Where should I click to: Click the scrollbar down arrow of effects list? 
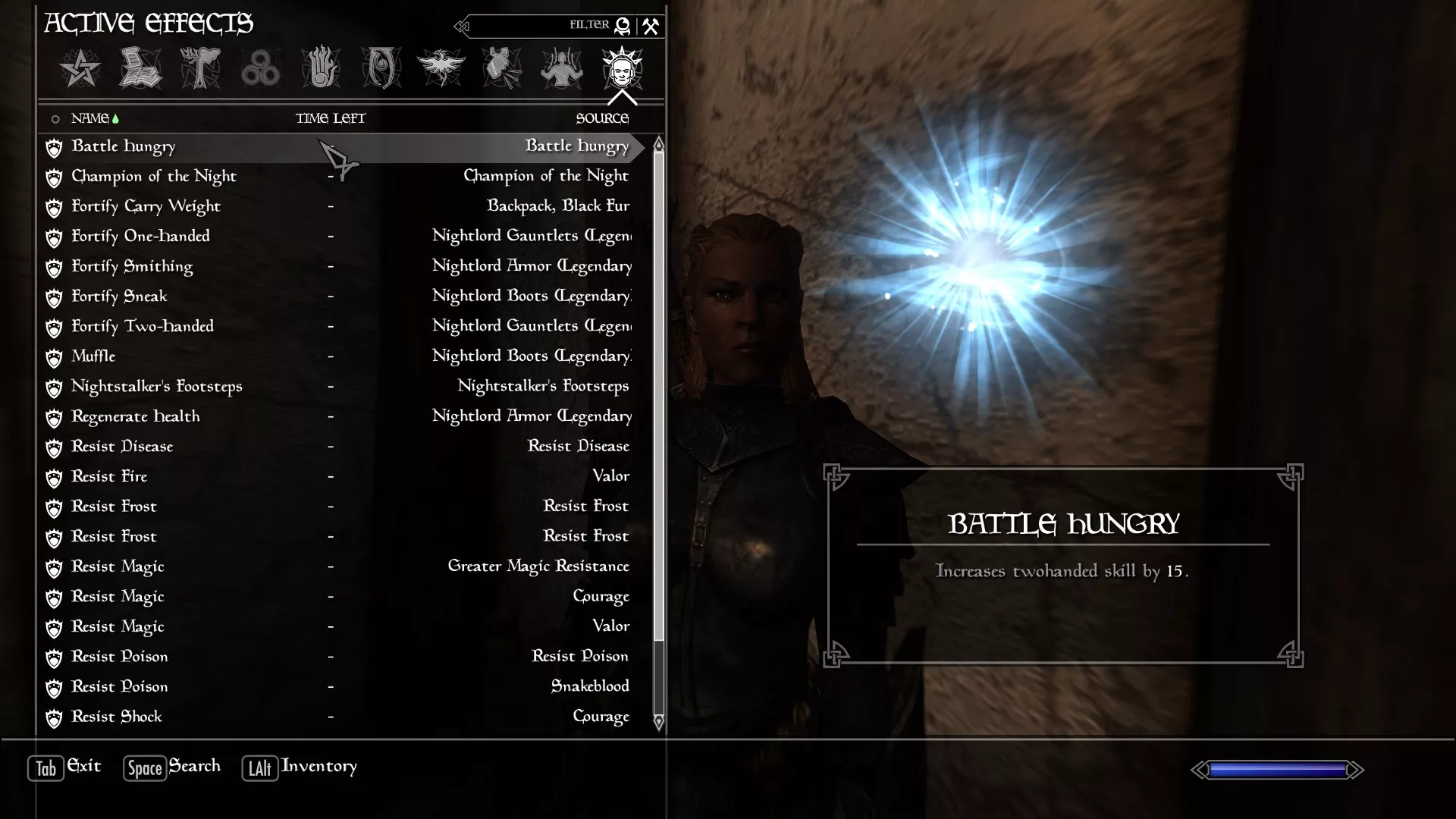(x=658, y=723)
